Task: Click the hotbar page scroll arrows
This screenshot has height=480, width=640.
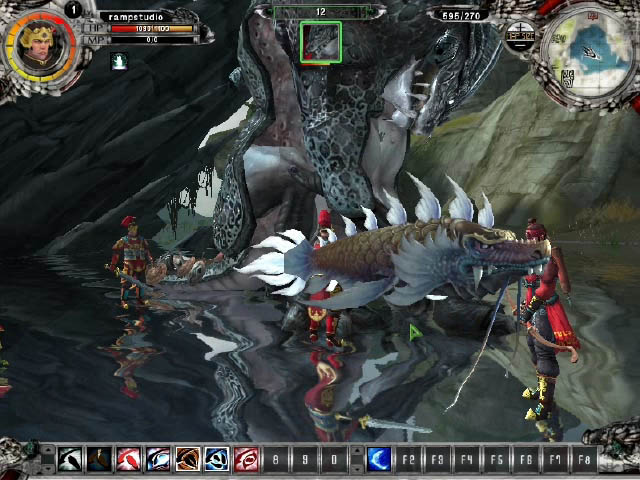Action: pos(47,460)
